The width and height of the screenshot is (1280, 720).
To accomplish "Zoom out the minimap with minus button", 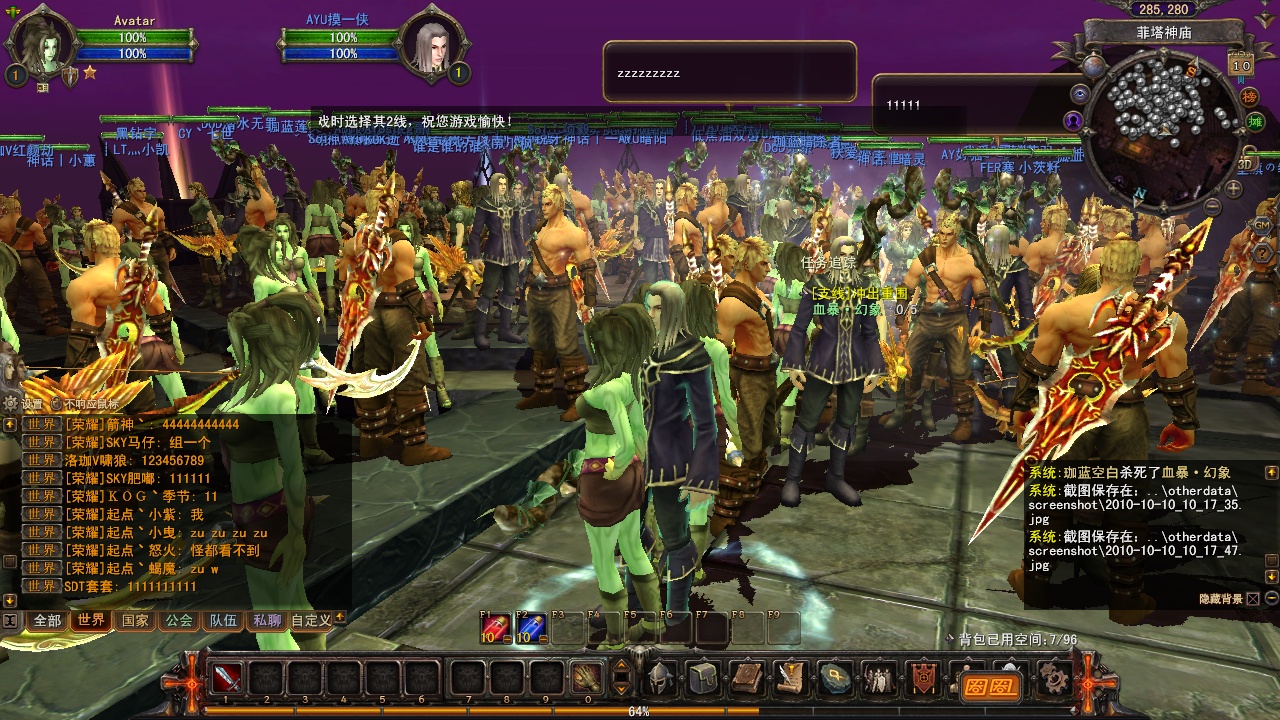I will click(x=1212, y=207).
